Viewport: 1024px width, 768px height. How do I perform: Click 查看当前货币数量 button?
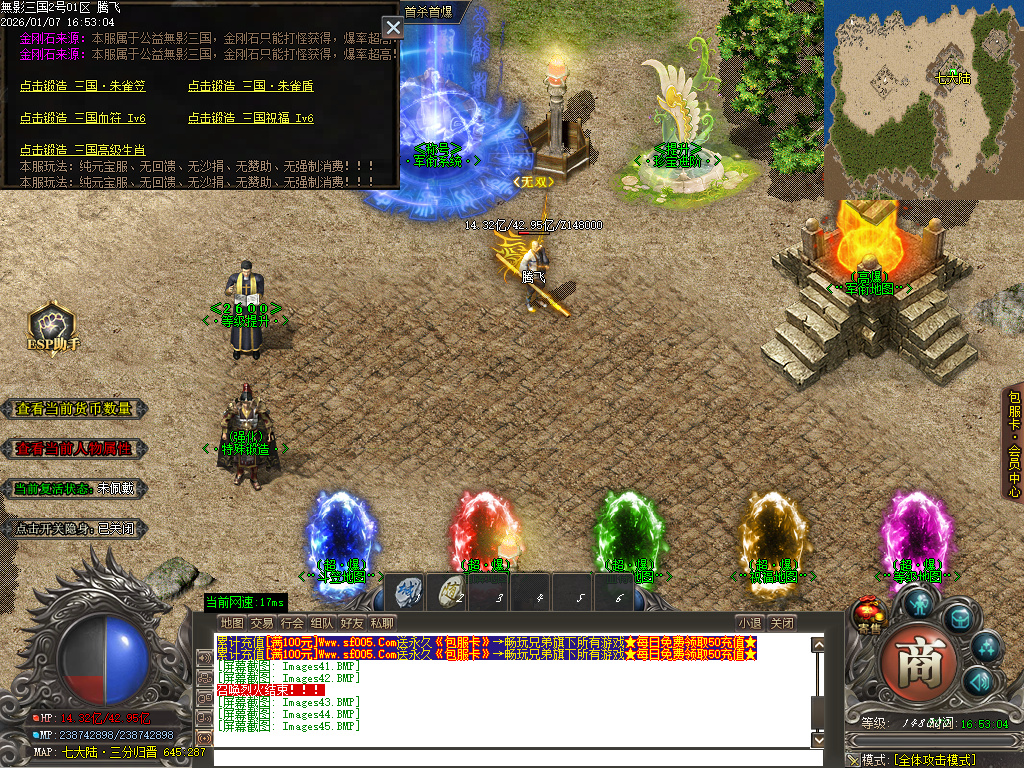pos(74,409)
